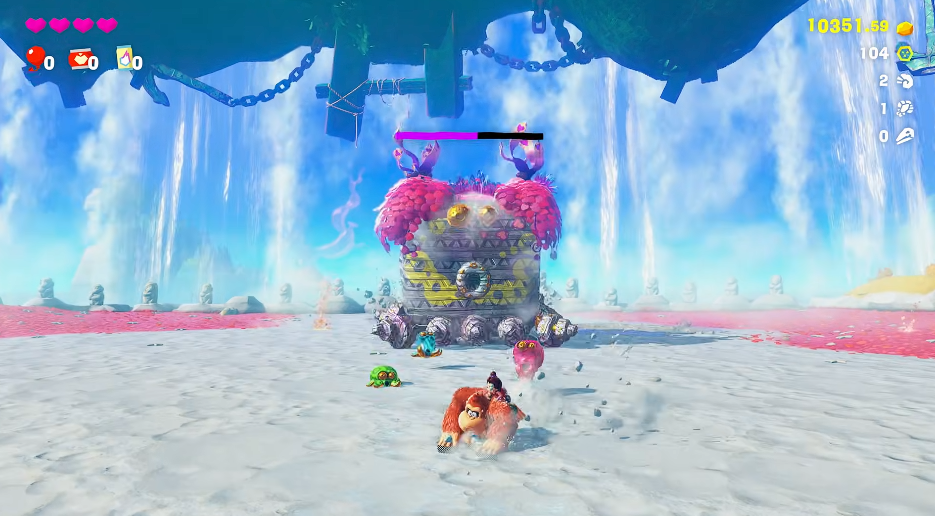Select the hexagonal Banandium chip icon

tap(905, 54)
